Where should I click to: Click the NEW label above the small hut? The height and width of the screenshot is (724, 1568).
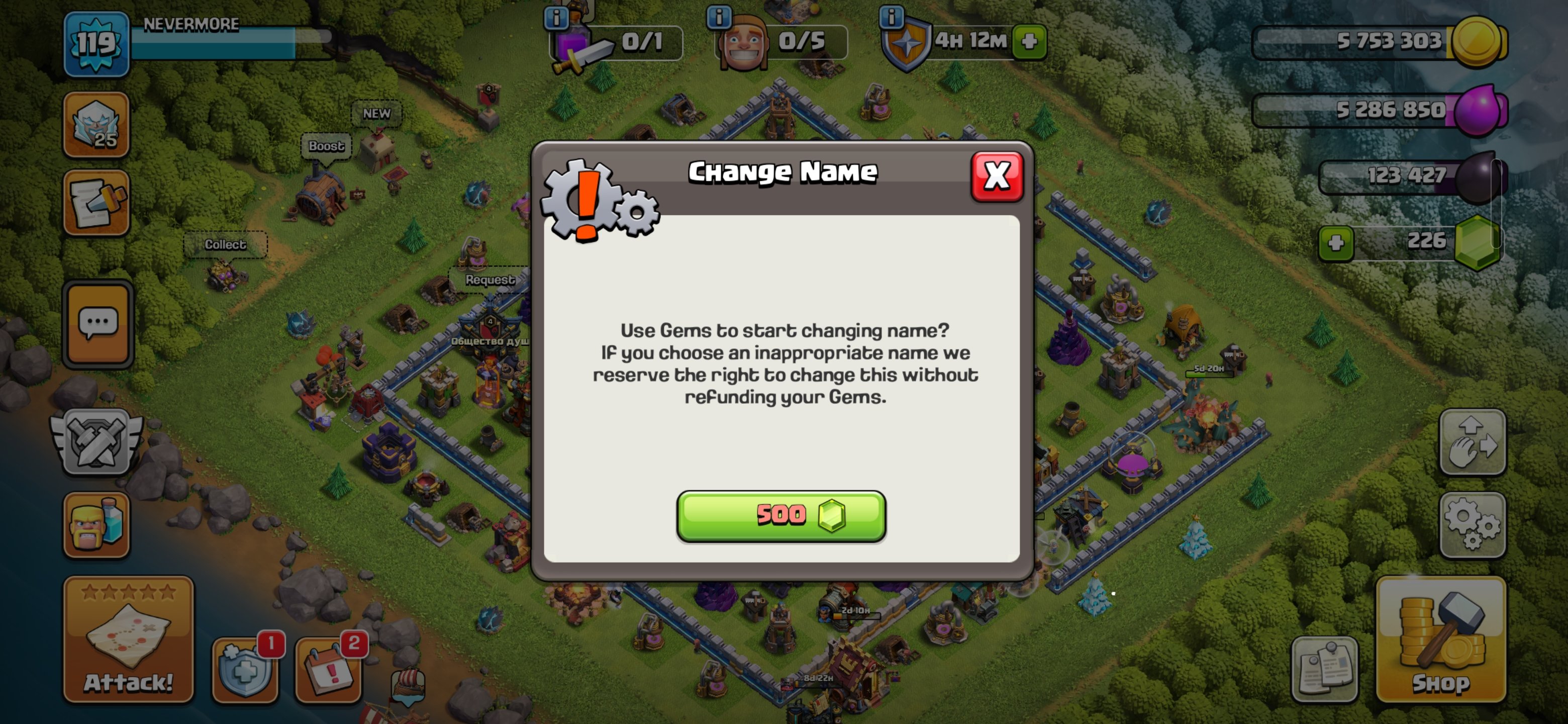[x=376, y=113]
